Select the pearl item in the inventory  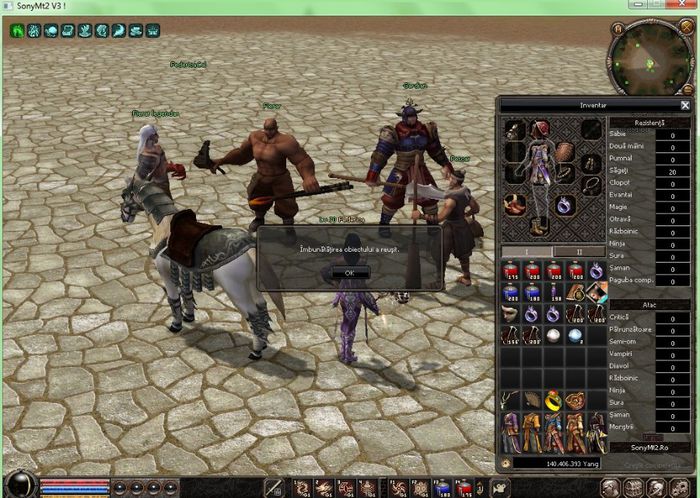pos(553,336)
